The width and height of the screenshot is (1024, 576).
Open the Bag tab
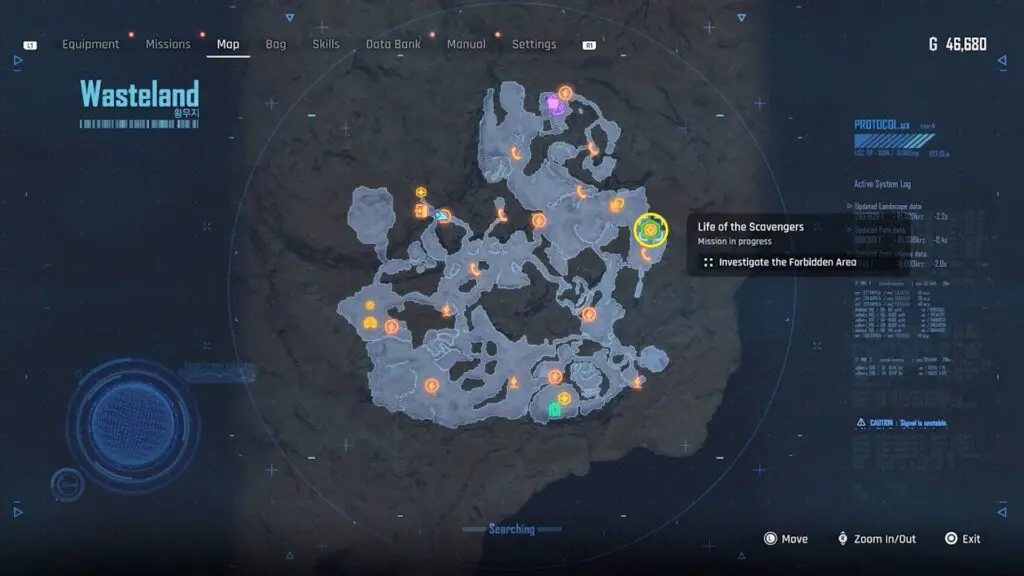[x=276, y=44]
